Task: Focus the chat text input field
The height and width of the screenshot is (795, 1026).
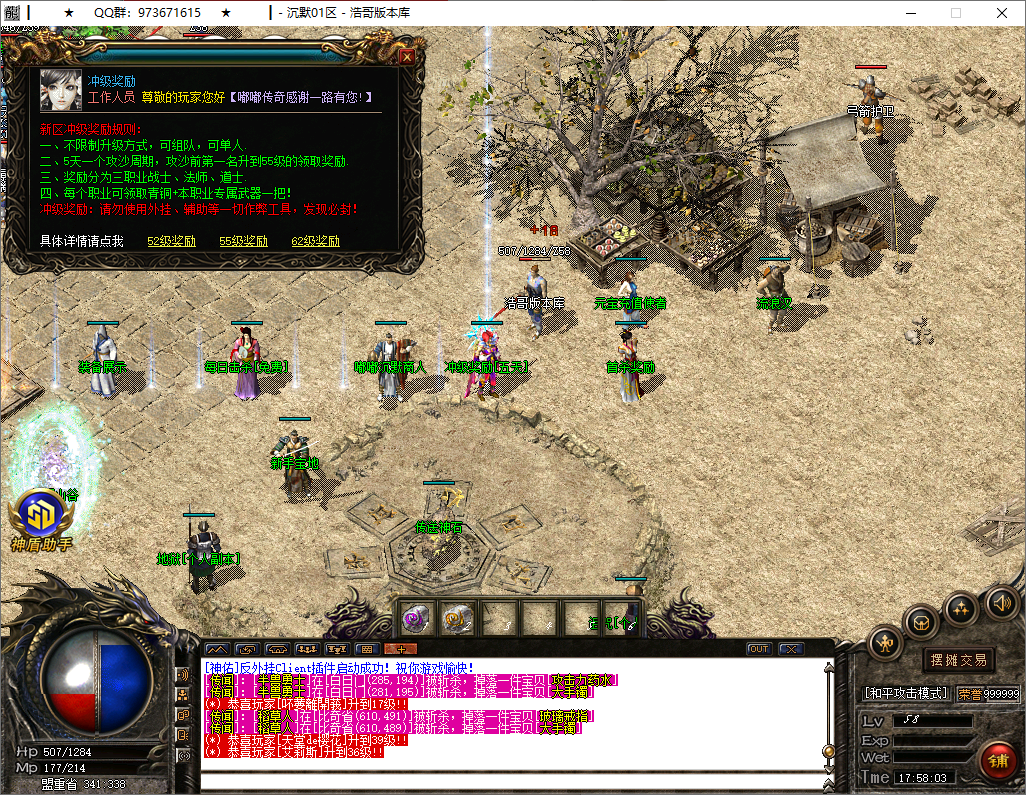Action: 510,781
